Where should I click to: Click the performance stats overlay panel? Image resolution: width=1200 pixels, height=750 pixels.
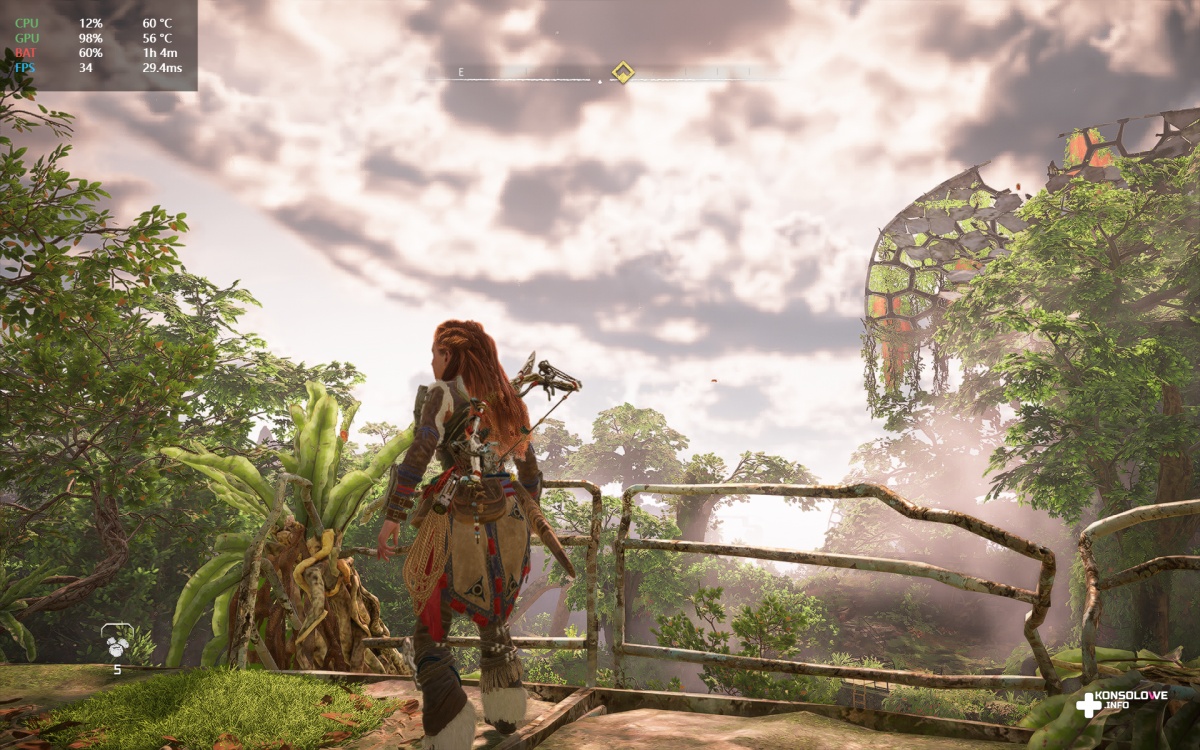tap(98, 45)
